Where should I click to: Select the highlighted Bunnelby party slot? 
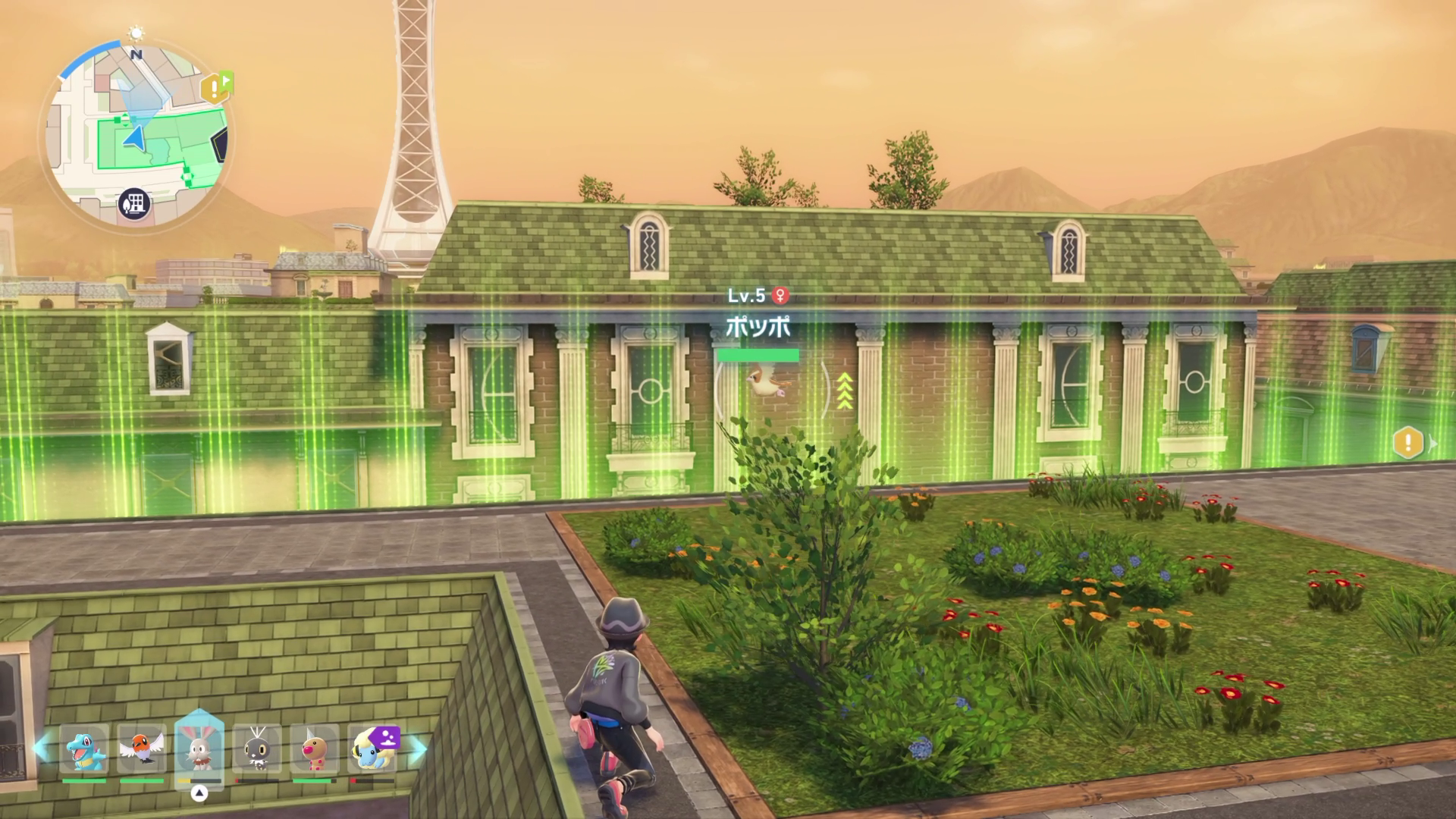[x=199, y=749]
